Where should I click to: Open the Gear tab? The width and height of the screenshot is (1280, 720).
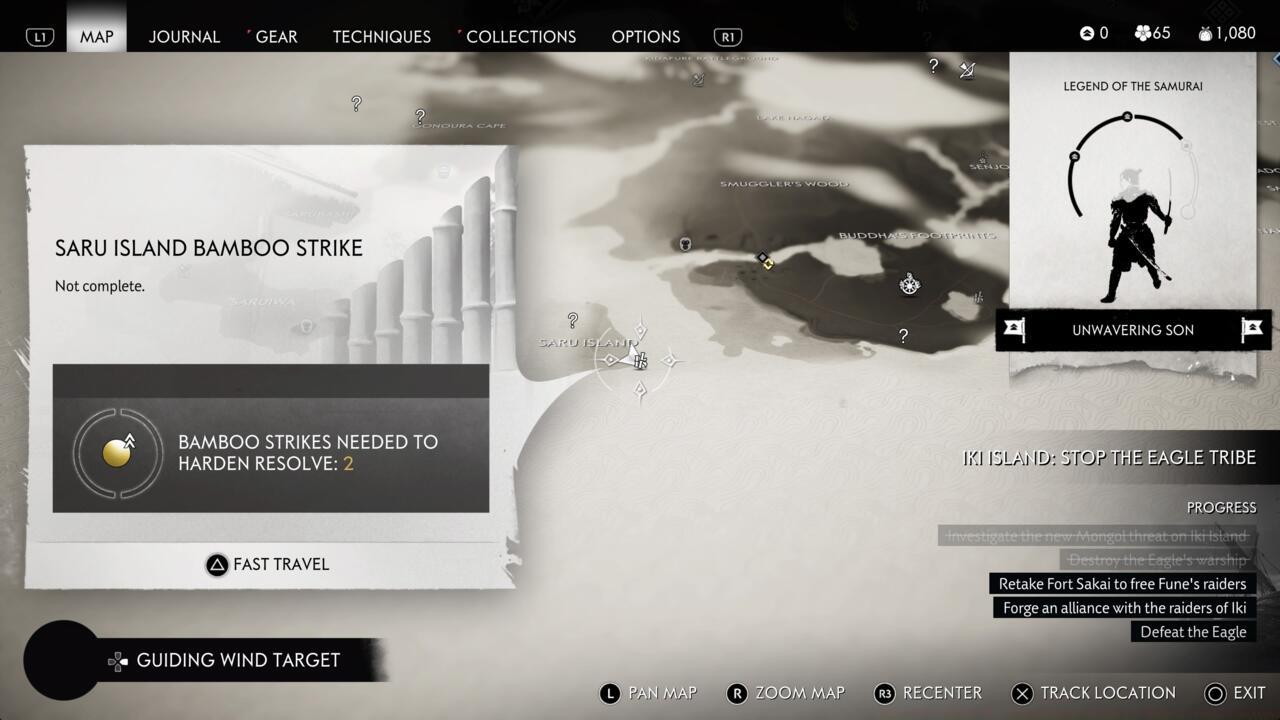pos(276,37)
